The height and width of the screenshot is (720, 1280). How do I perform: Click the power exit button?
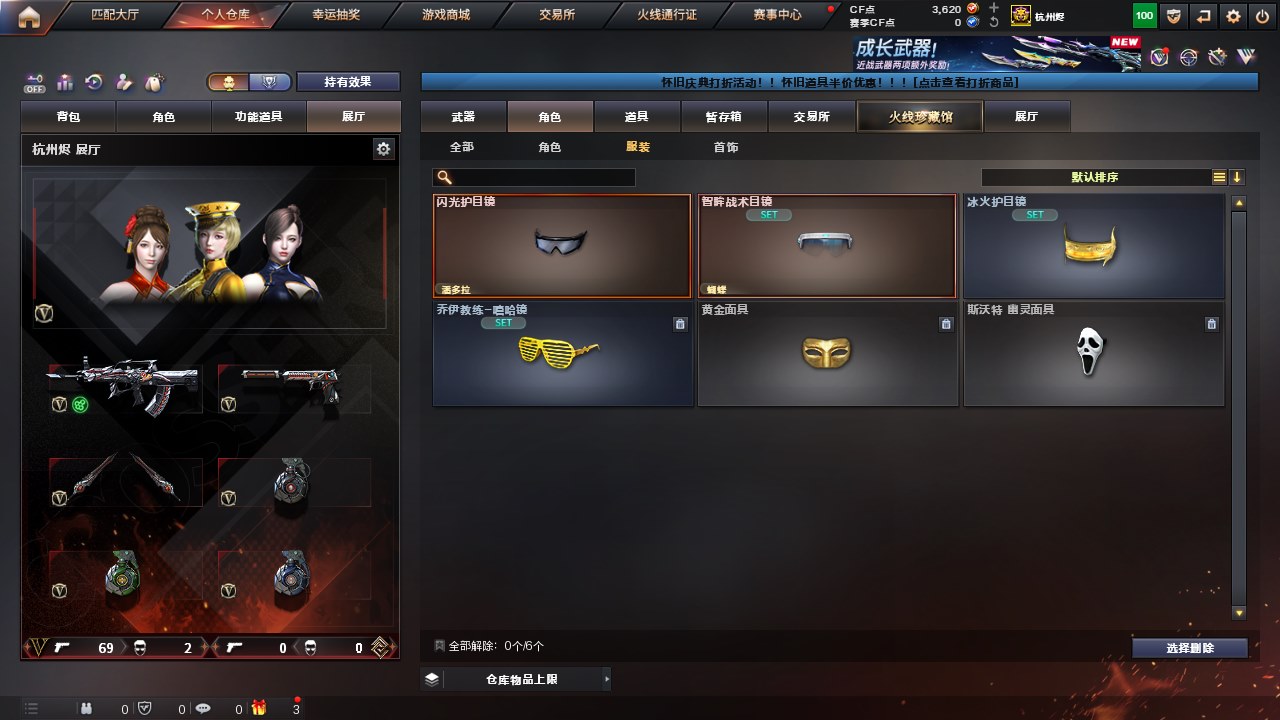point(1261,16)
